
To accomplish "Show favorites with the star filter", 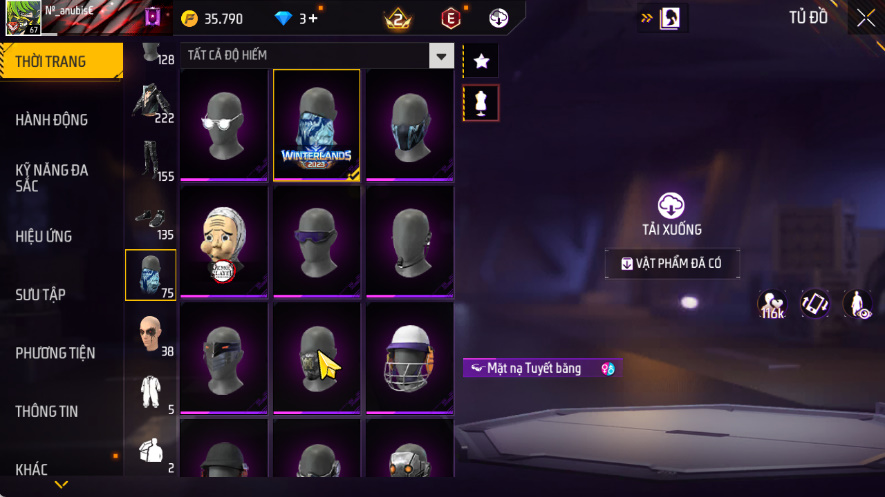I will (x=481, y=62).
